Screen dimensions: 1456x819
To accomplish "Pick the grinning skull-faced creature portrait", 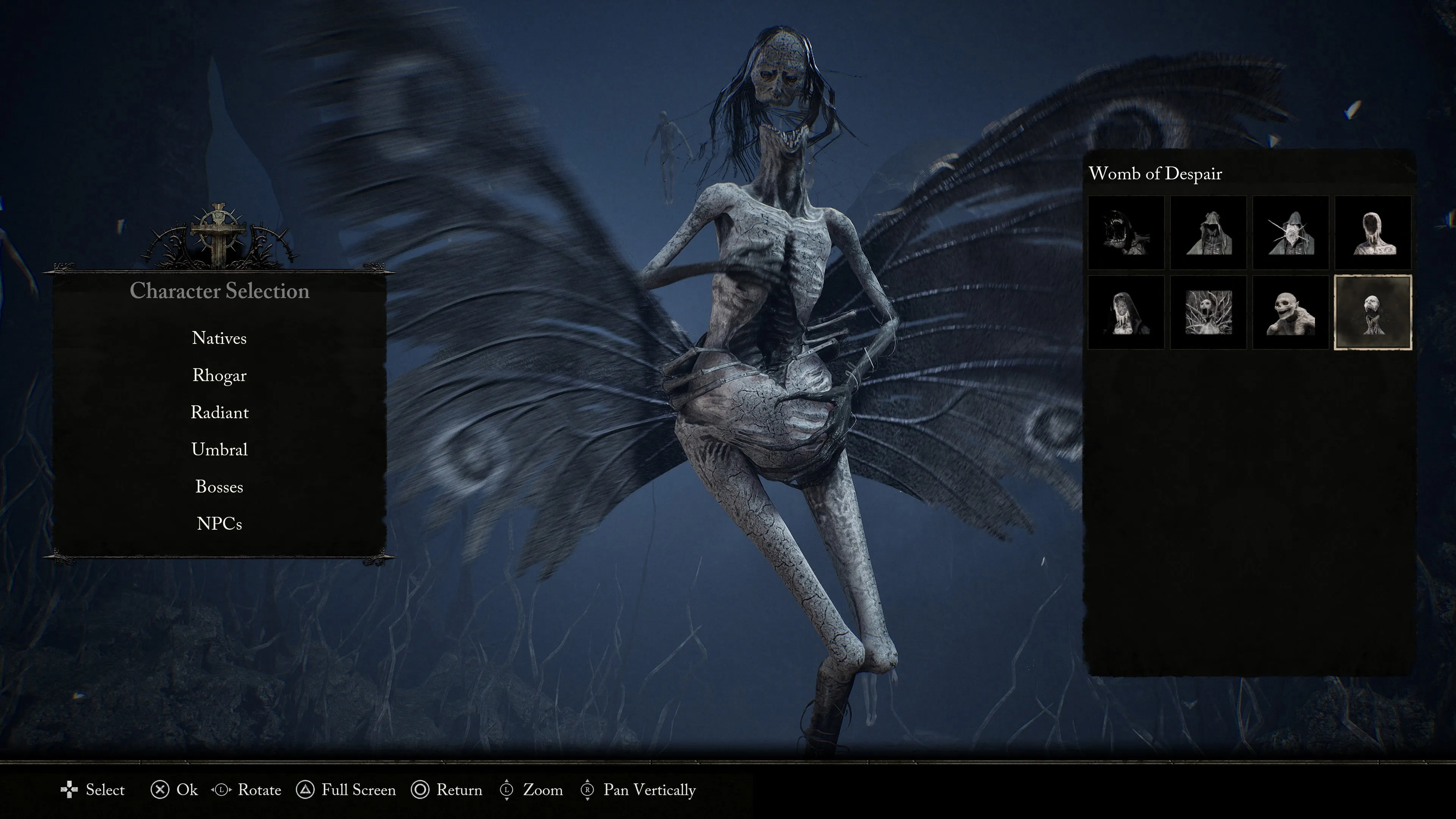I will (x=1290, y=312).
